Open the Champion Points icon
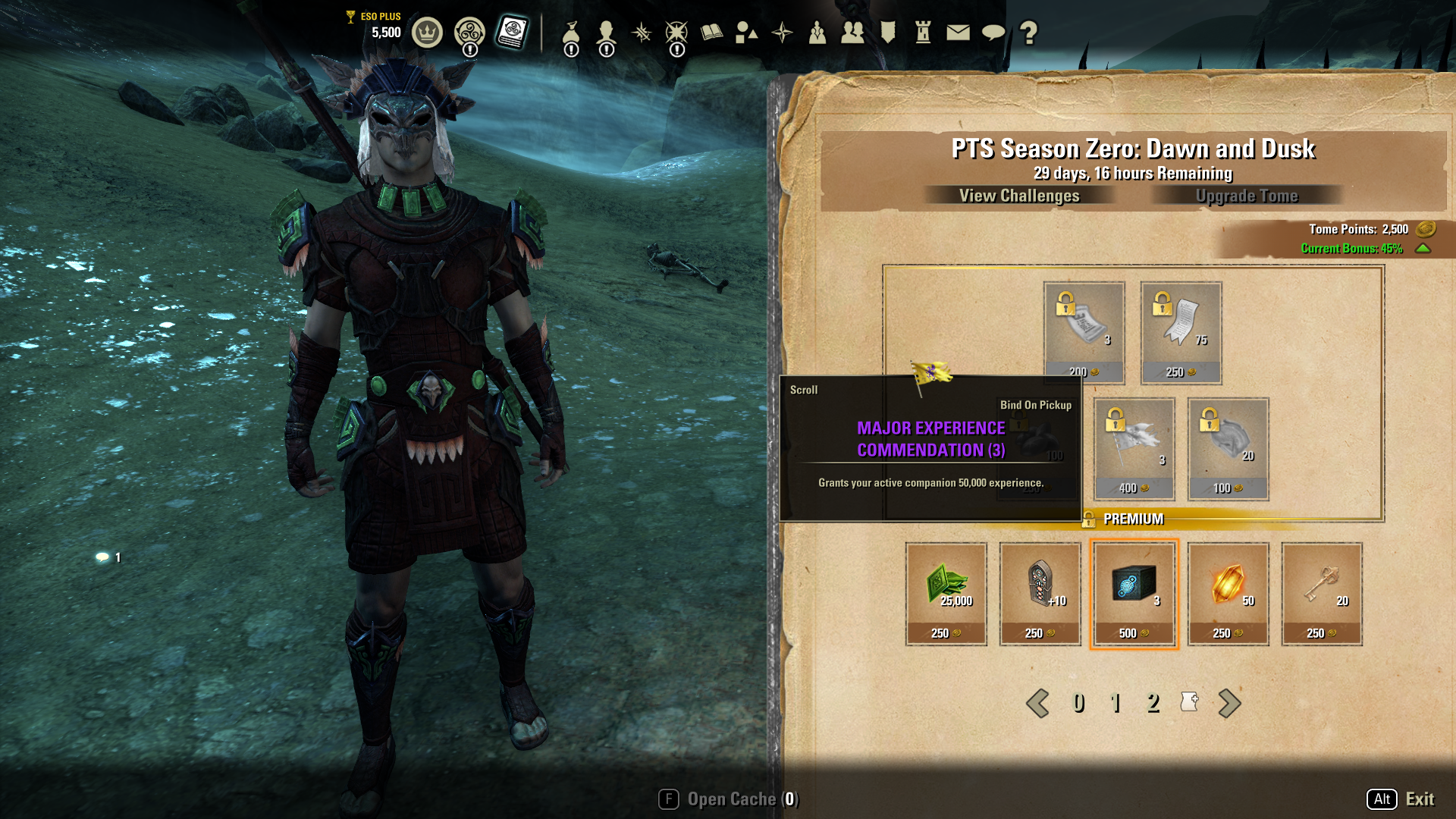The width and height of the screenshot is (1456, 819). click(x=676, y=31)
